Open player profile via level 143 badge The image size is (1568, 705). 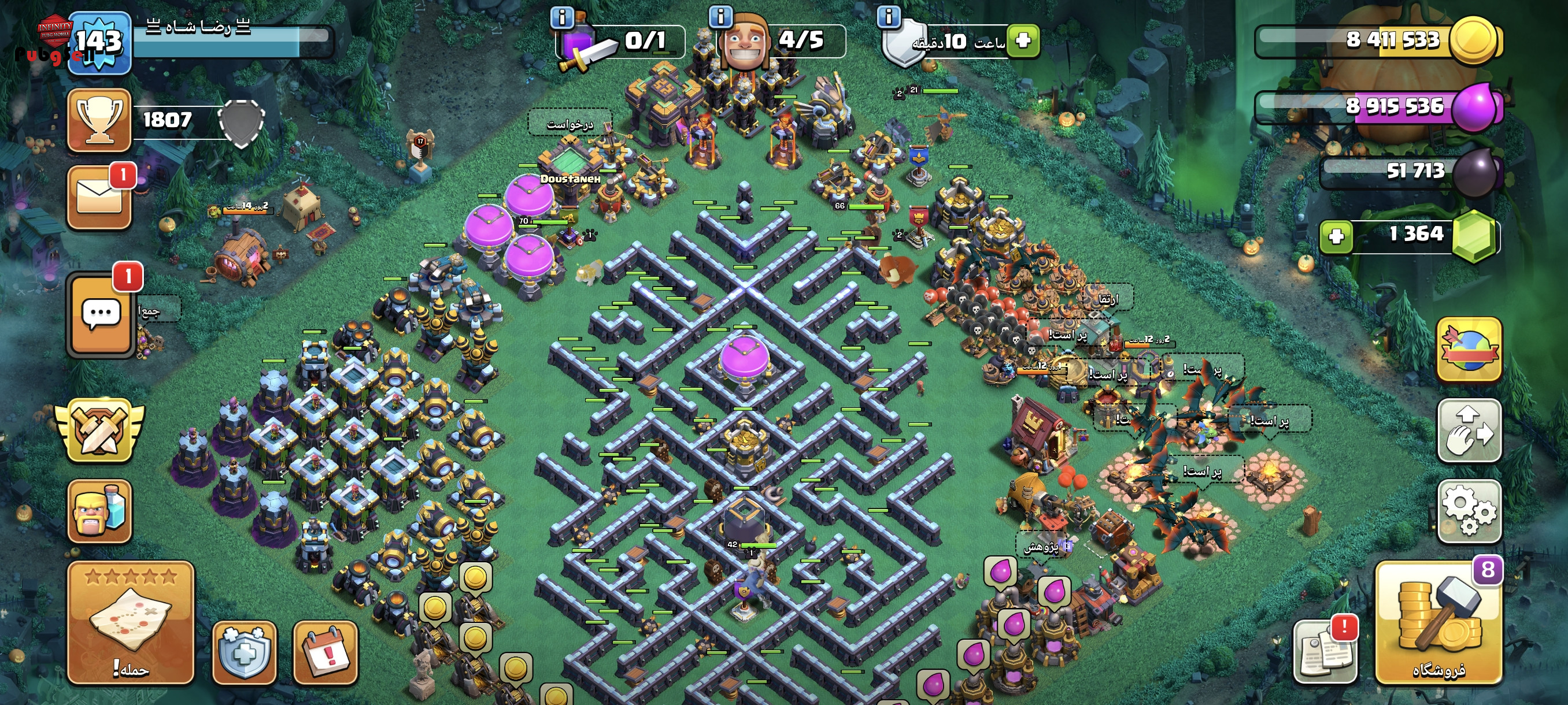(x=99, y=43)
